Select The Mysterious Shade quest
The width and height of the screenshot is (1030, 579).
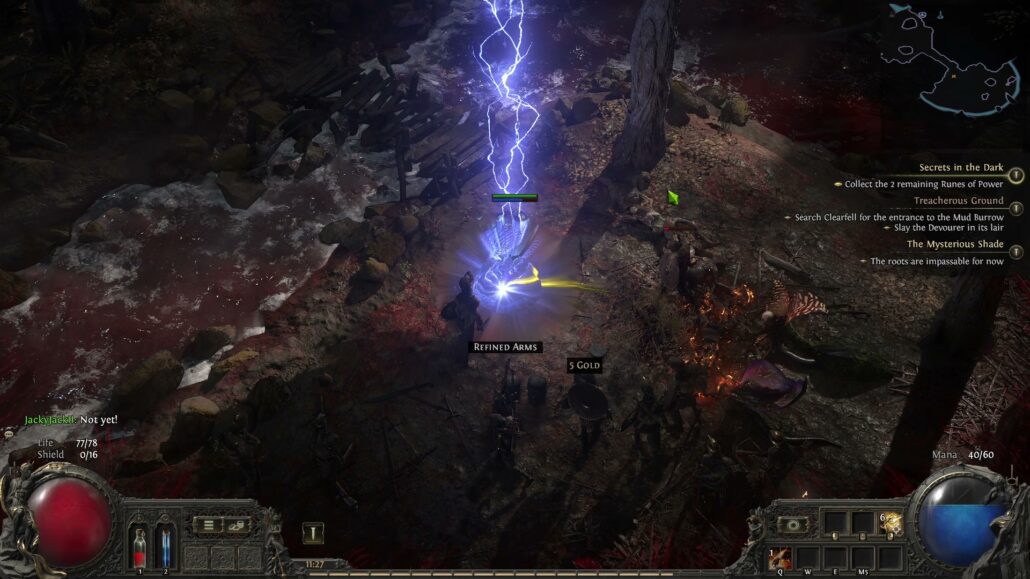point(955,244)
